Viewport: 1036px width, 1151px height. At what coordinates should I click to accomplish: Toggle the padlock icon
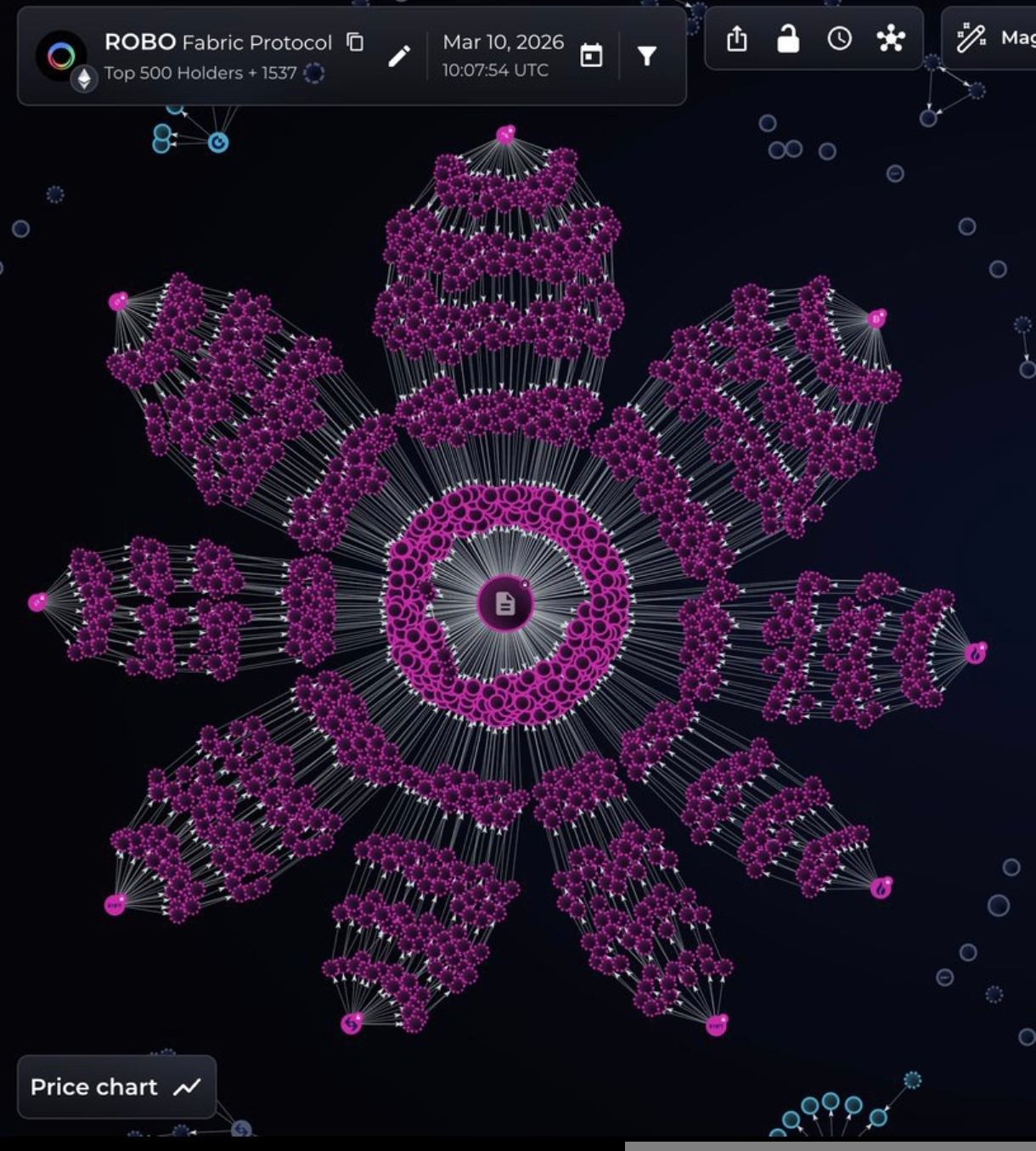788,39
